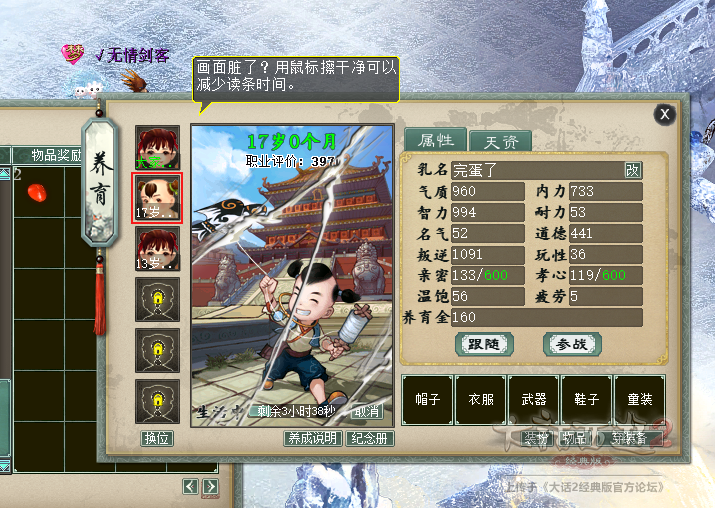Switch to the 天资 tab

[x=501, y=142]
